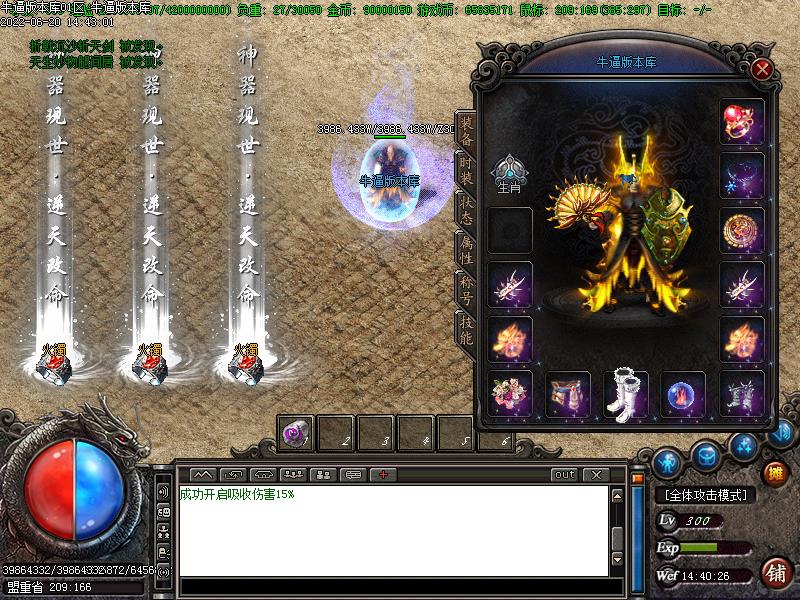The width and height of the screenshot is (800, 600).
Task: Open the 铺 shop button
Action: tap(775, 572)
